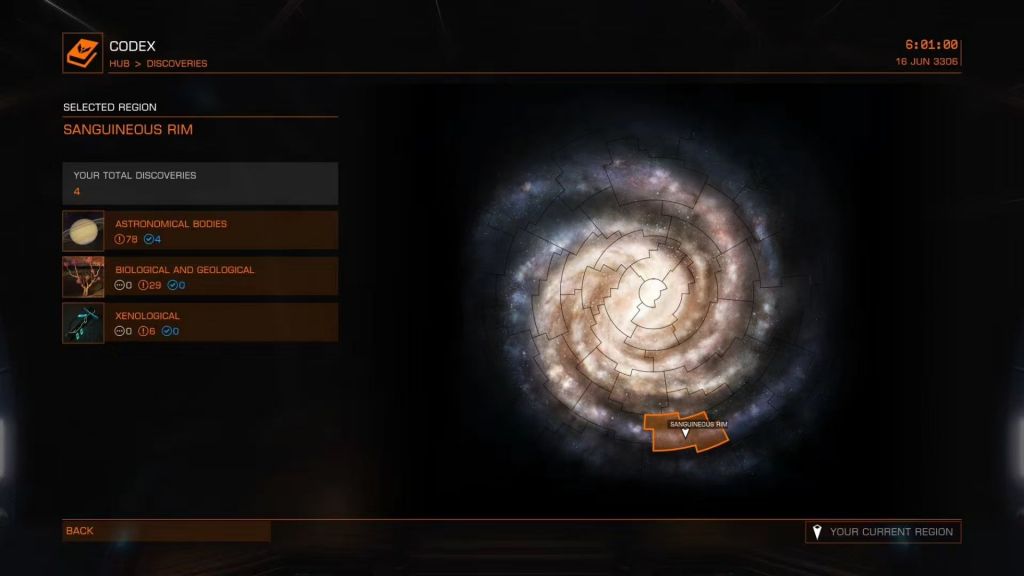Image resolution: width=1024 pixels, height=576 pixels.
Task: Click the red tree thumbnail
Action: [83, 277]
